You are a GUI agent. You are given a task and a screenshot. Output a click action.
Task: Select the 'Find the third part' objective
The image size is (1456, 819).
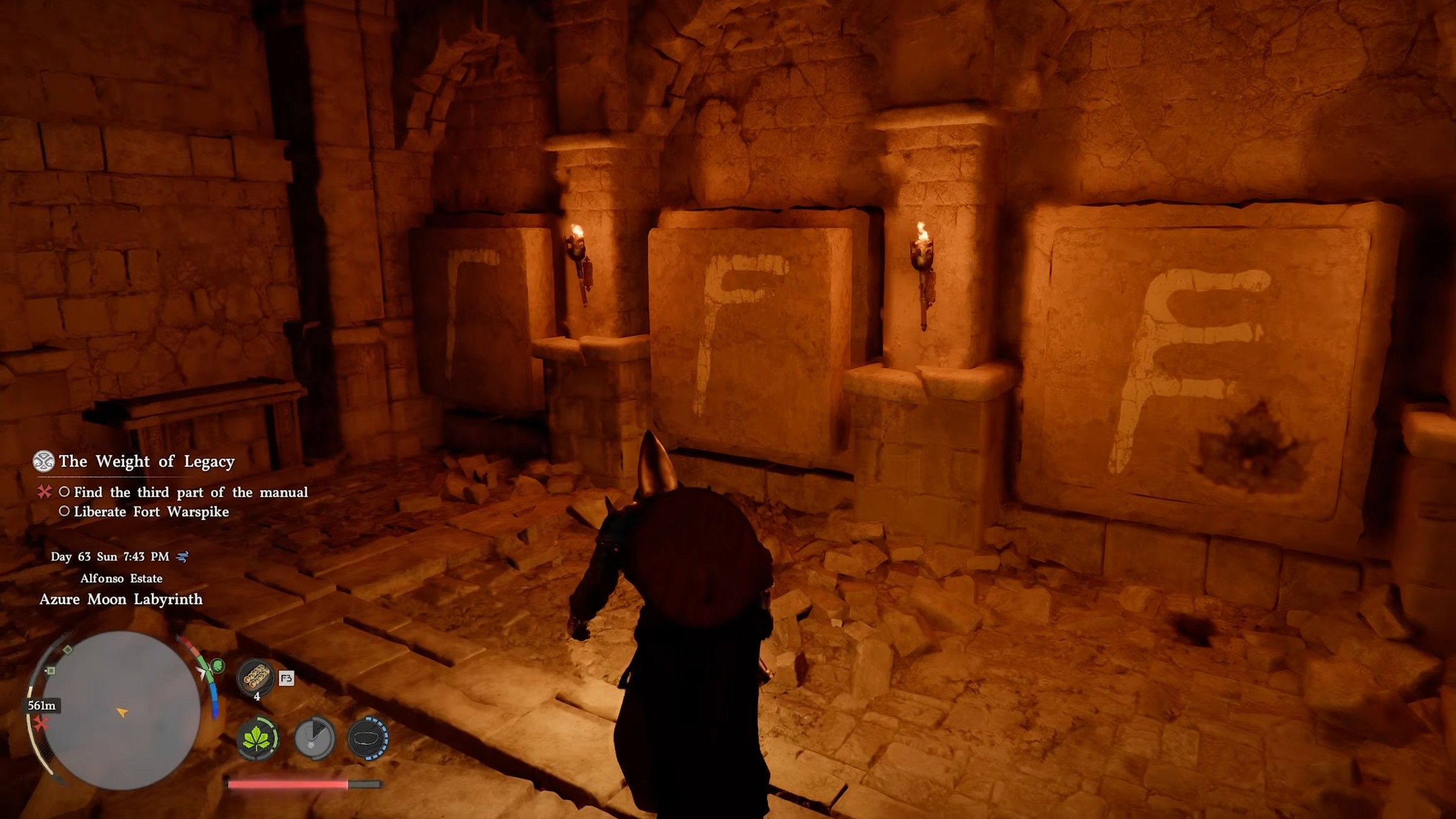(190, 492)
